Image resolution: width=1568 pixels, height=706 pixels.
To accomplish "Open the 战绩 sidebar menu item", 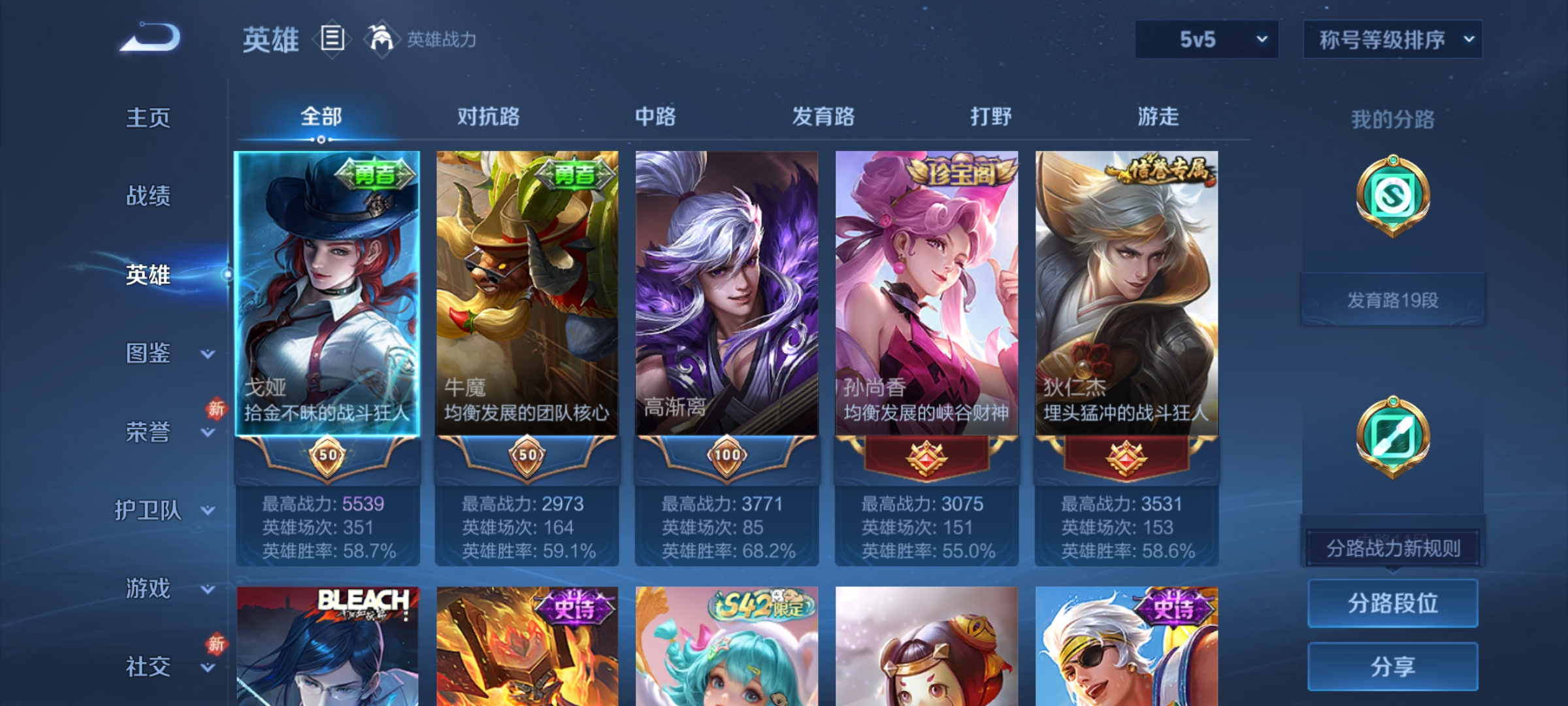I will 148,197.
